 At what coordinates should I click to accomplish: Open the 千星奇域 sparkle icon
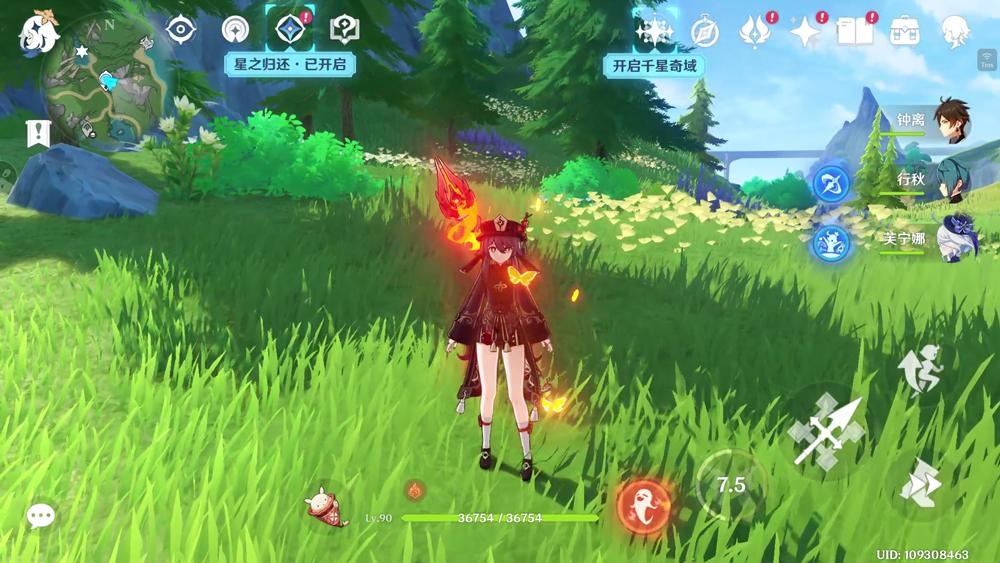pos(654,31)
